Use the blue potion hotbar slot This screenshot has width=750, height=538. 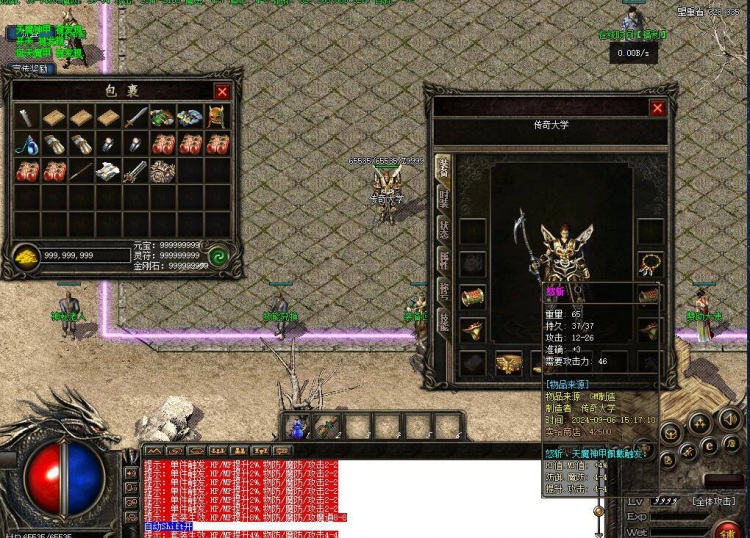(297, 428)
